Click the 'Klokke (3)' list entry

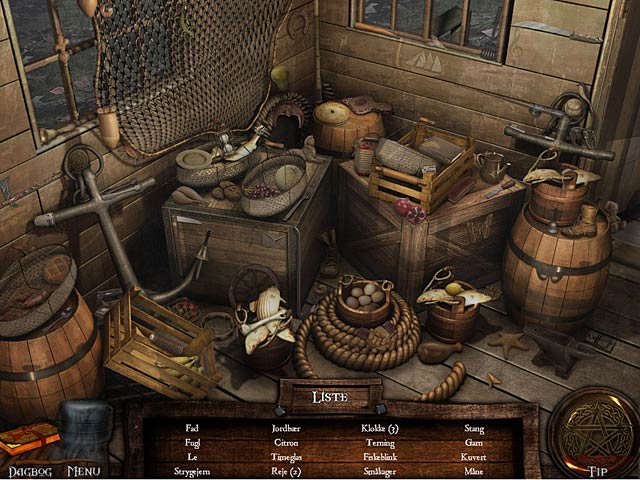point(380,428)
